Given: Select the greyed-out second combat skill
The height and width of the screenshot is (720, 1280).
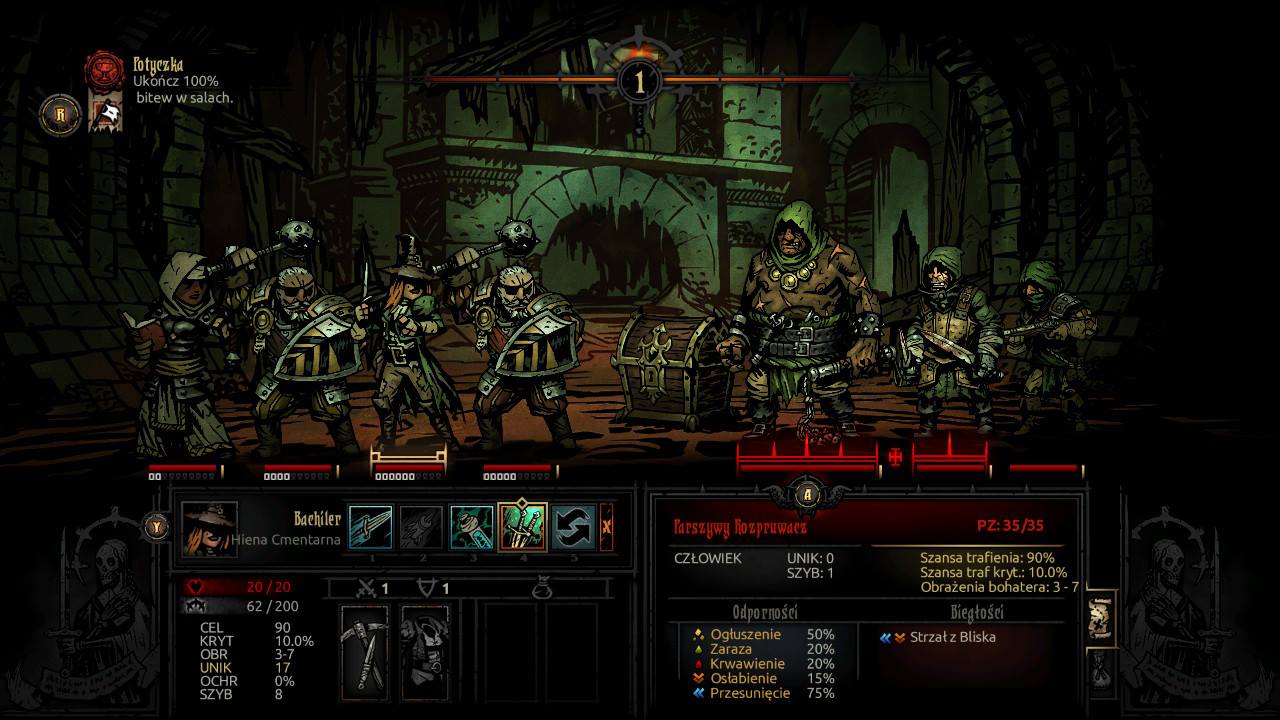Looking at the screenshot, I should [421, 527].
